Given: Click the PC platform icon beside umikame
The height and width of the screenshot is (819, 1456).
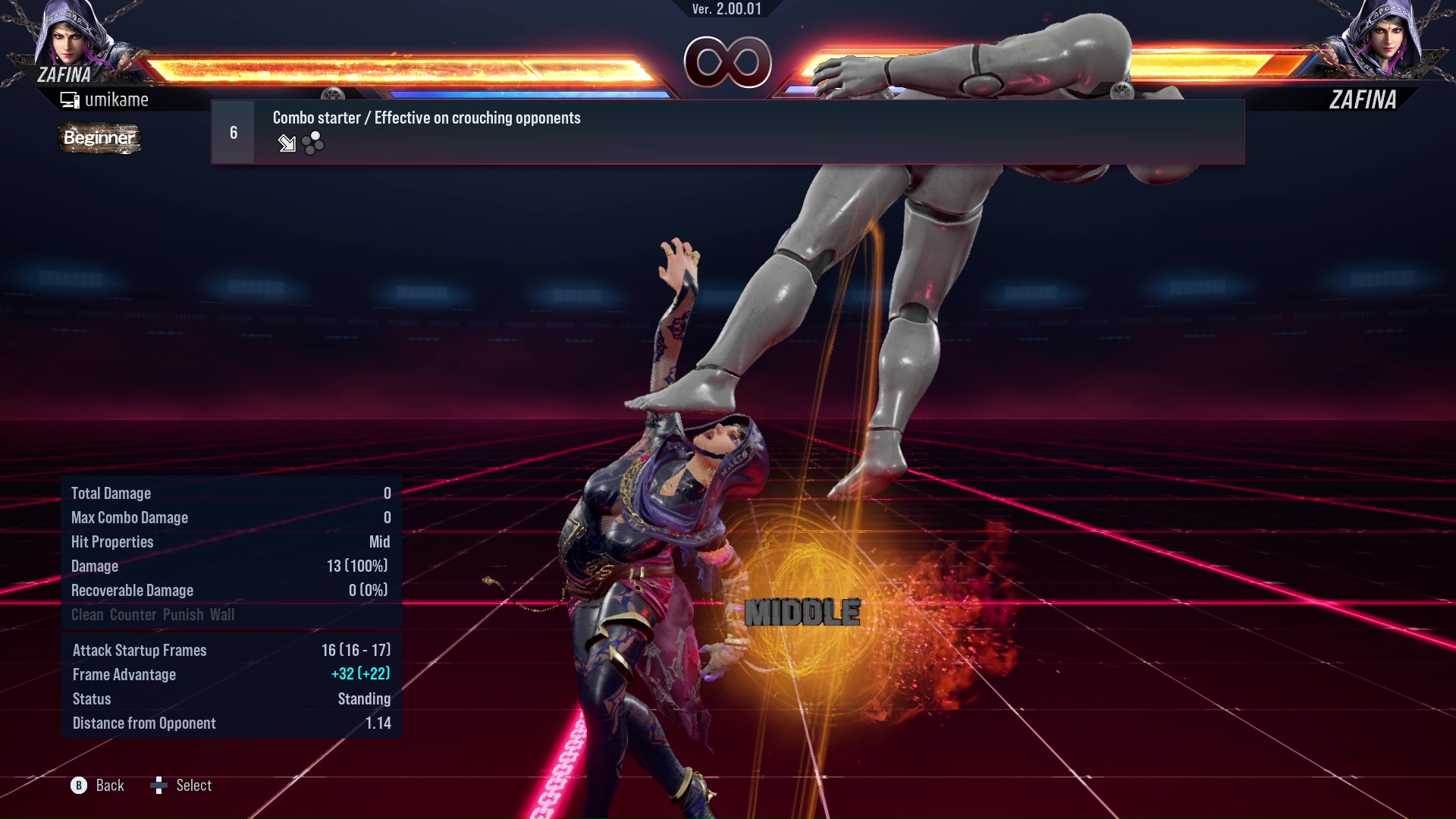Looking at the screenshot, I should [x=71, y=99].
